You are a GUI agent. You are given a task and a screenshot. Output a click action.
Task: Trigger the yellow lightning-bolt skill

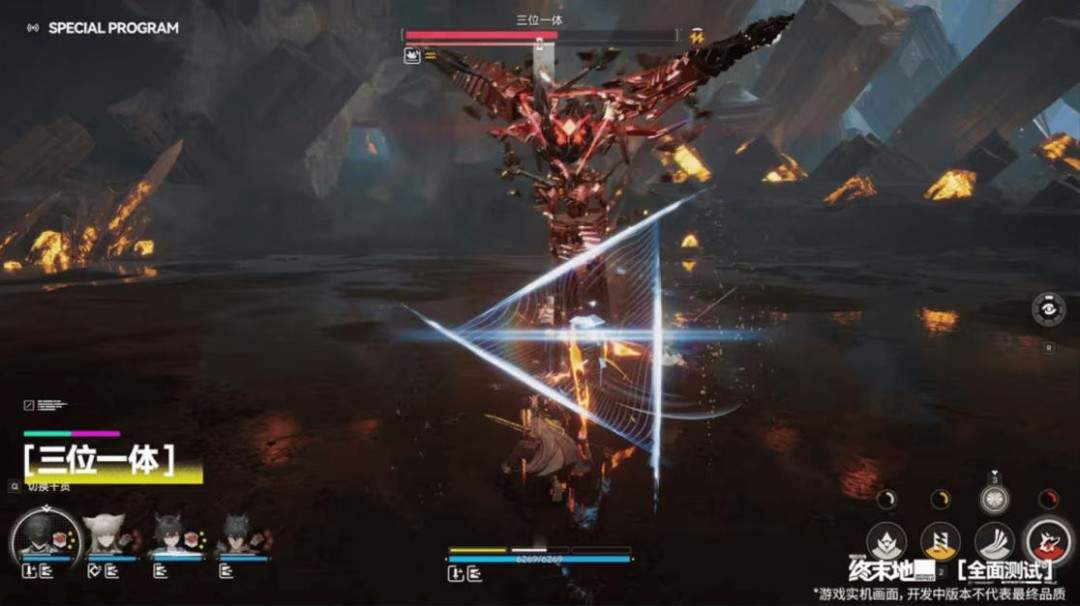[940, 543]
